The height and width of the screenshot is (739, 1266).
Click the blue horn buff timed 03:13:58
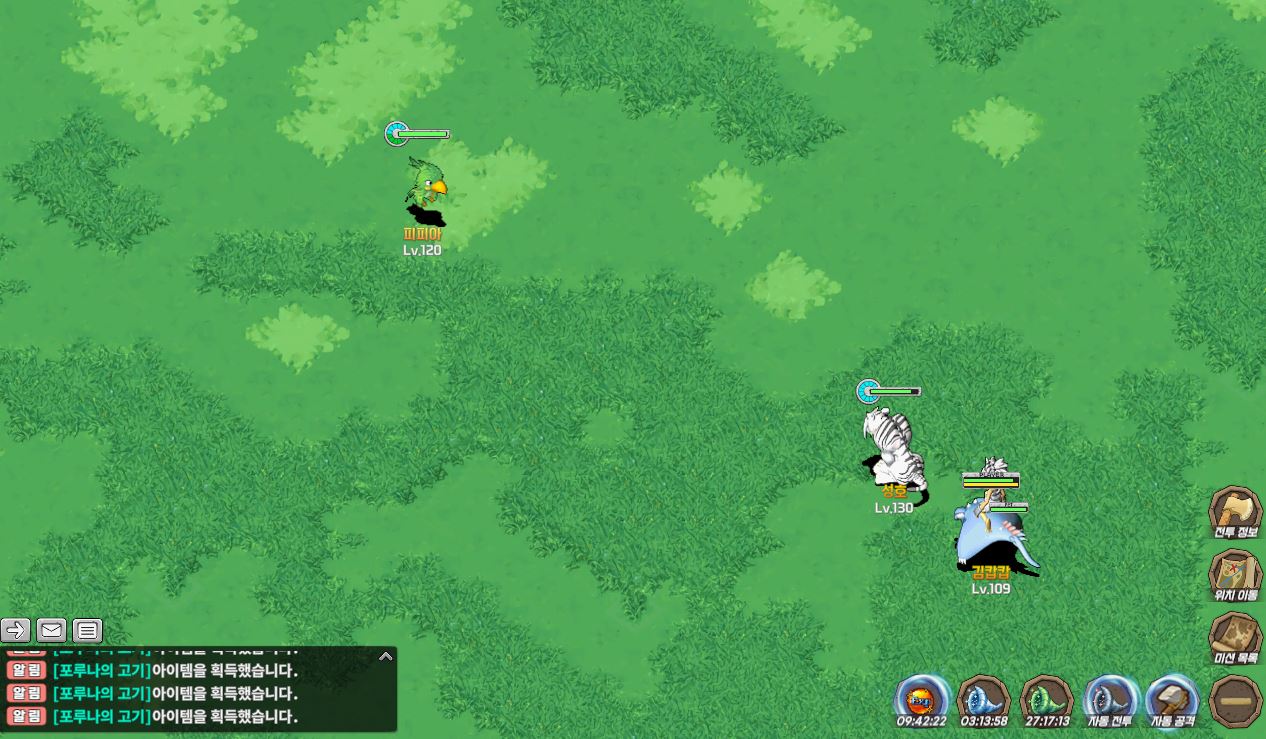pos(984,699)
